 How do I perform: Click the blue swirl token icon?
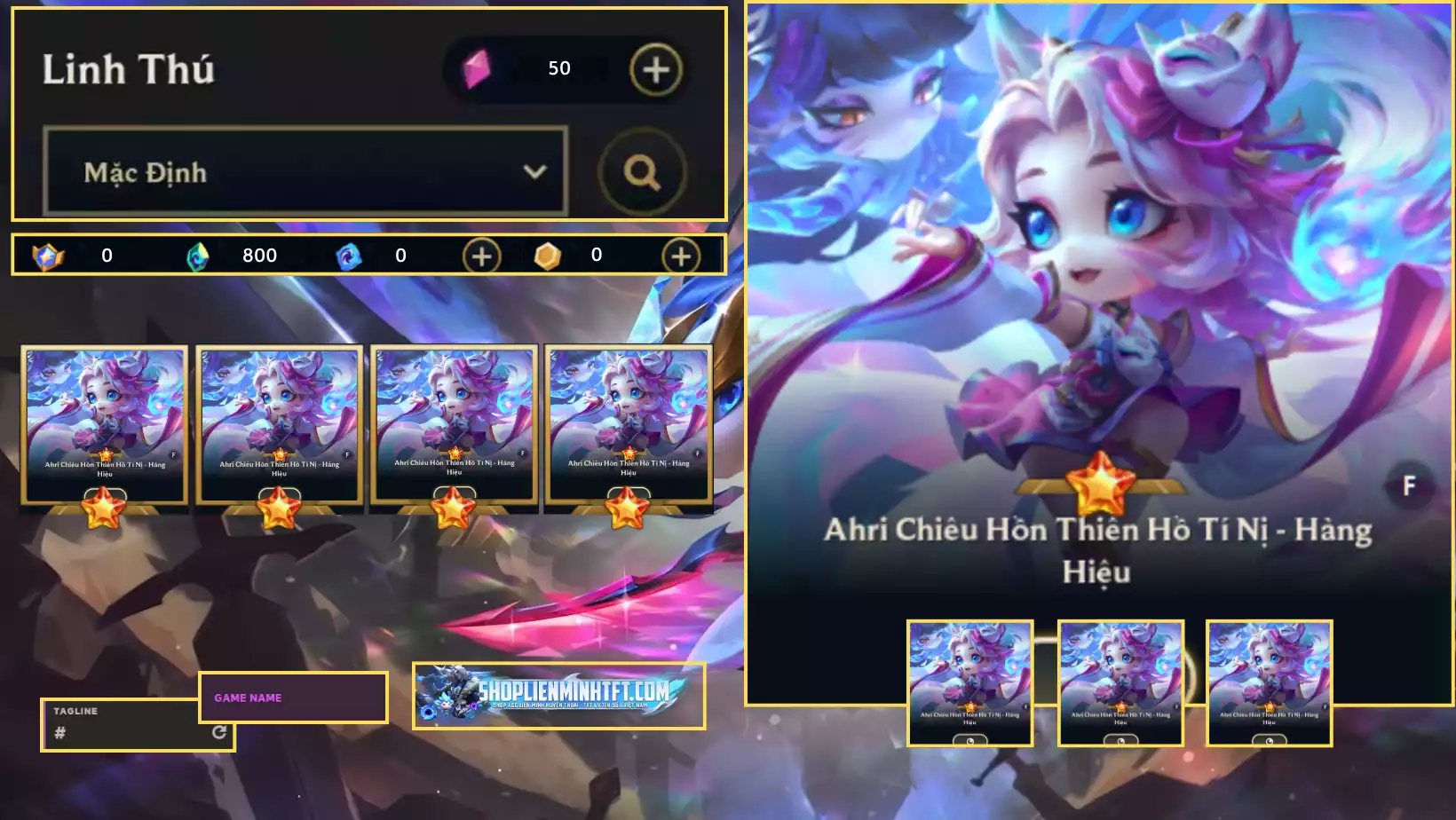pos(345,256)
